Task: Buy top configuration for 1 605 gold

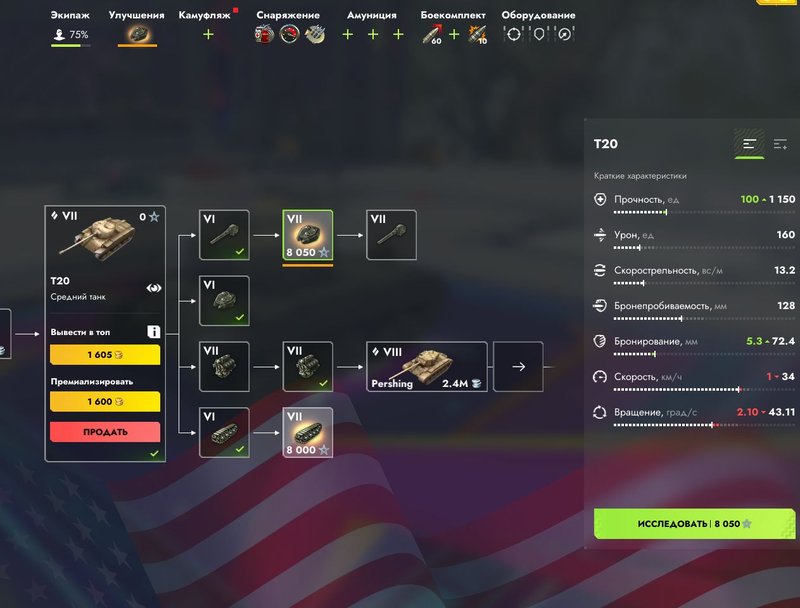Action: [x=104, y=355]
